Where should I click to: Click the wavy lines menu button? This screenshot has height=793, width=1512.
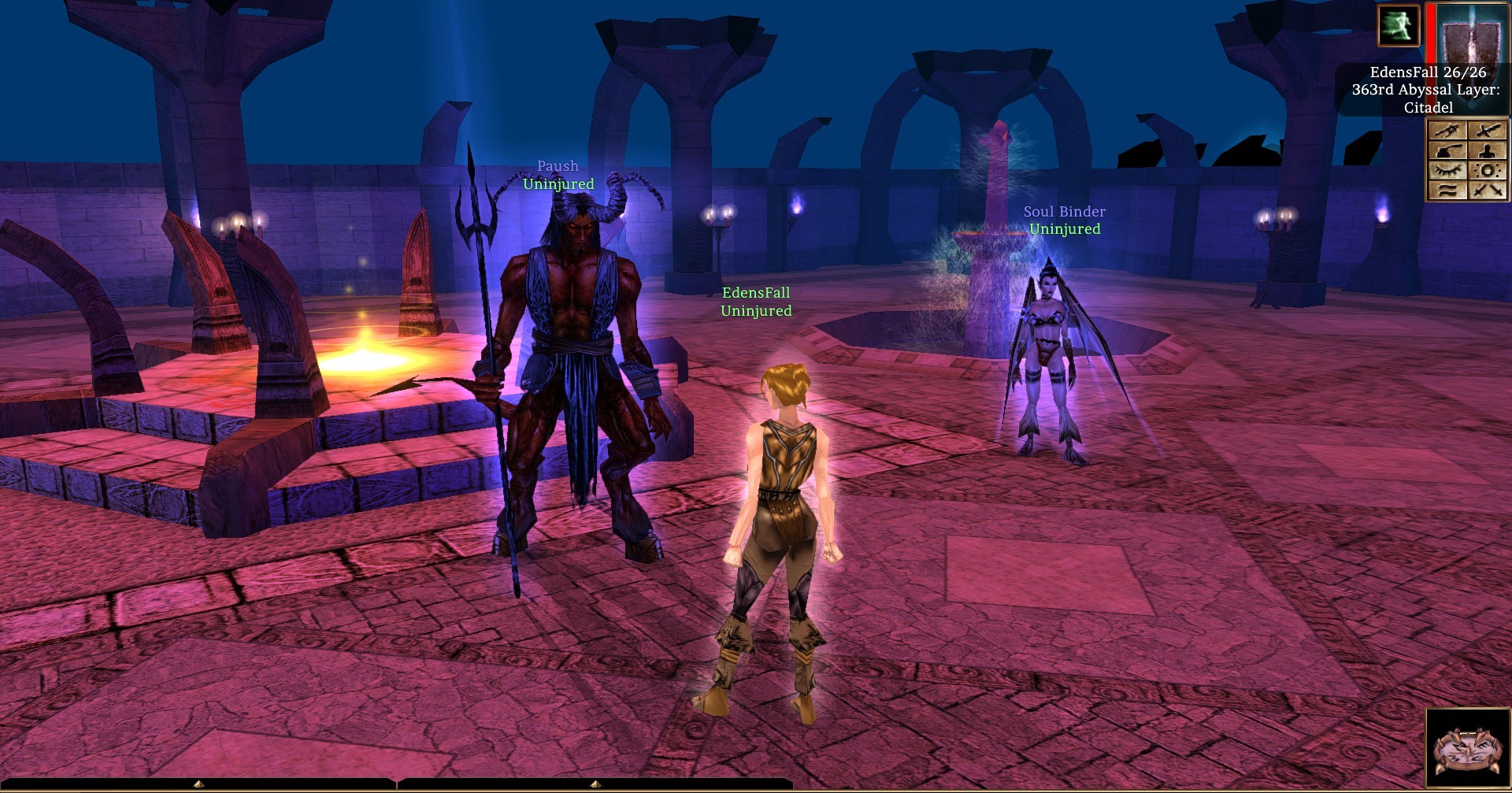pyautogui.click(x=1447, y=190)
